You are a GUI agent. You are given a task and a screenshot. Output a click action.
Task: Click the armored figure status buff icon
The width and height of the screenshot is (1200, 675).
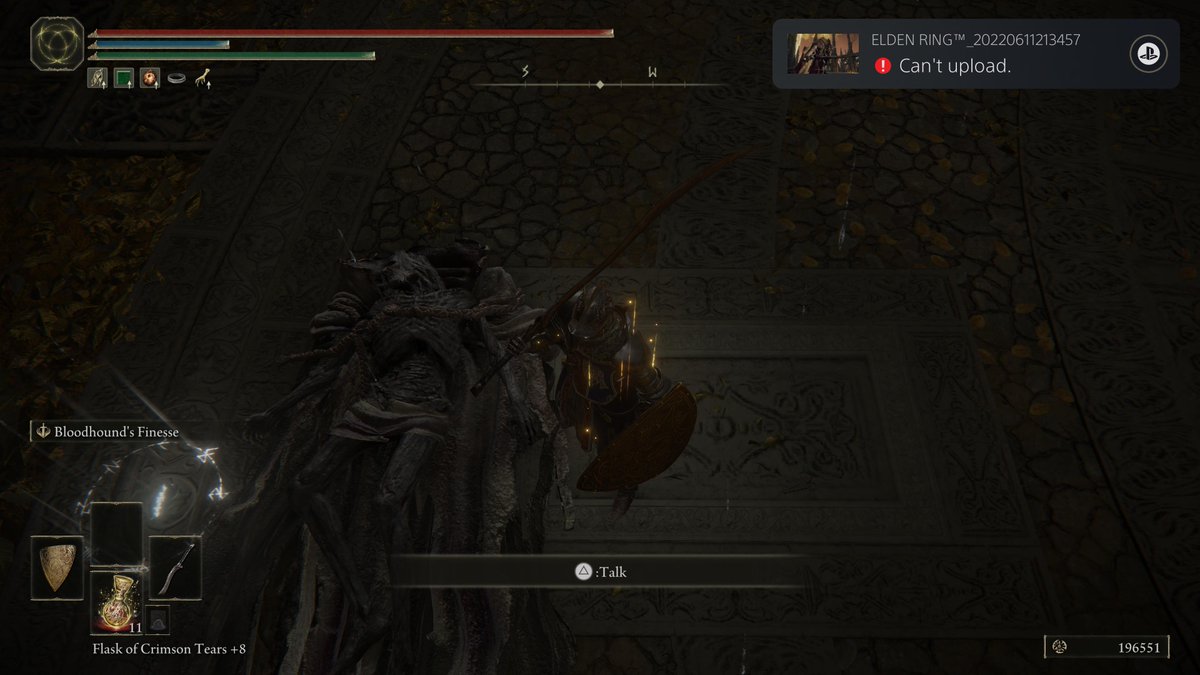[98, 77]
